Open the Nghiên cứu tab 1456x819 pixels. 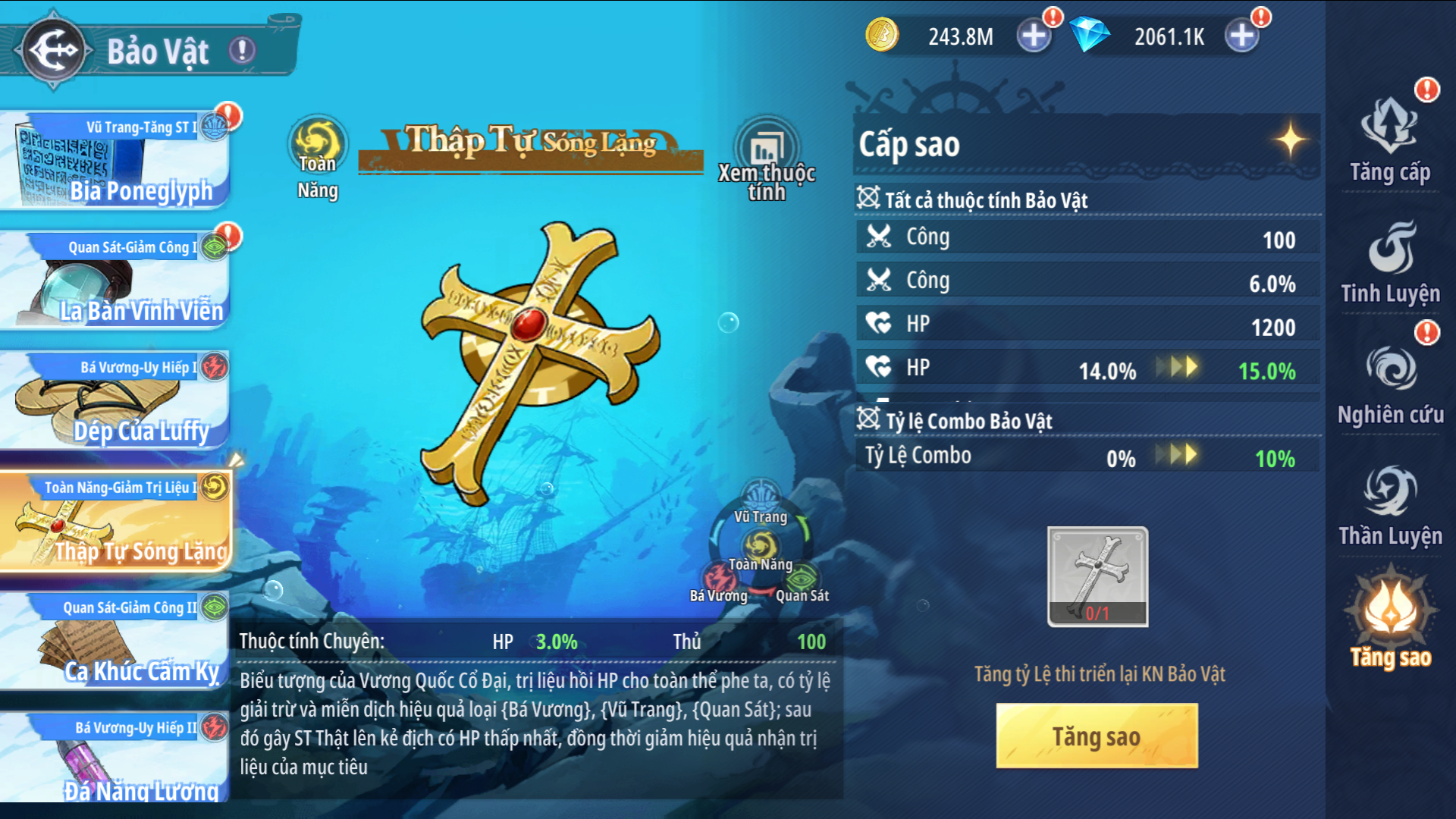point(1390,384)
